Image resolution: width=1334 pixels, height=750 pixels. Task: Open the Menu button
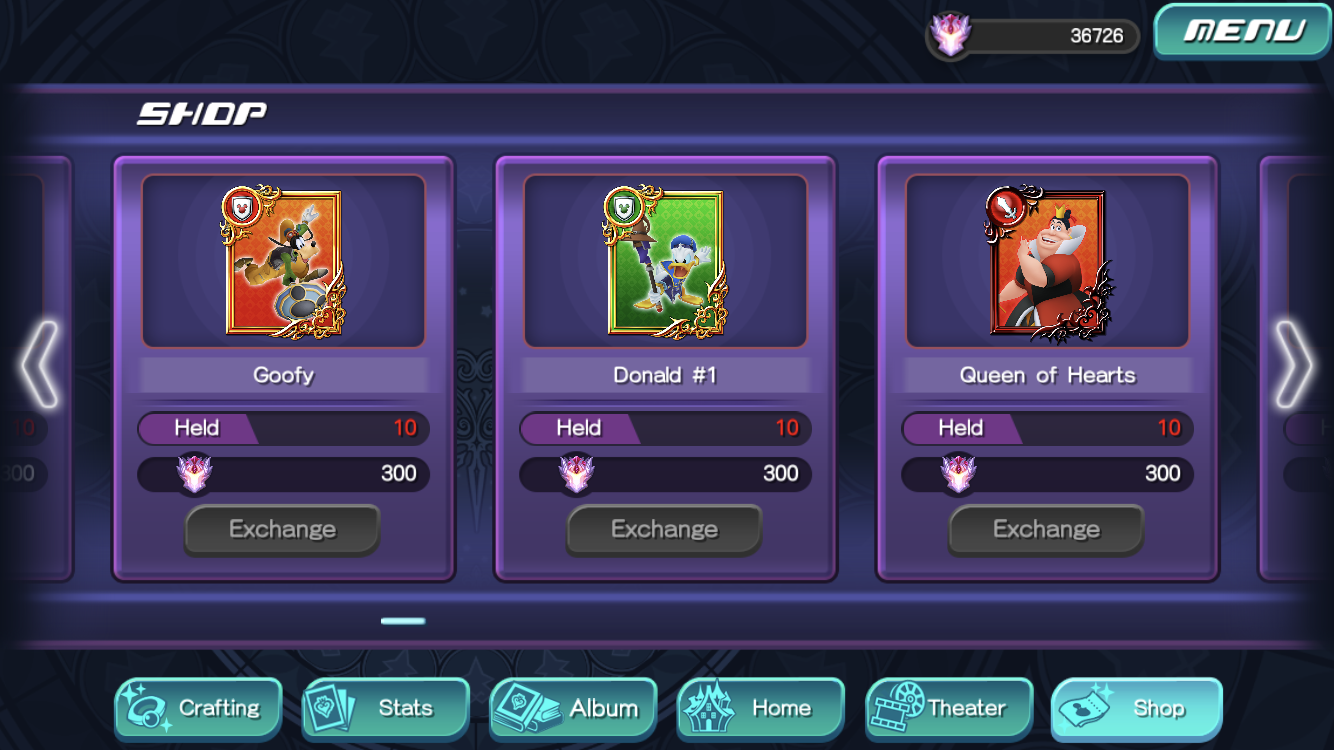pos(1243,31)
